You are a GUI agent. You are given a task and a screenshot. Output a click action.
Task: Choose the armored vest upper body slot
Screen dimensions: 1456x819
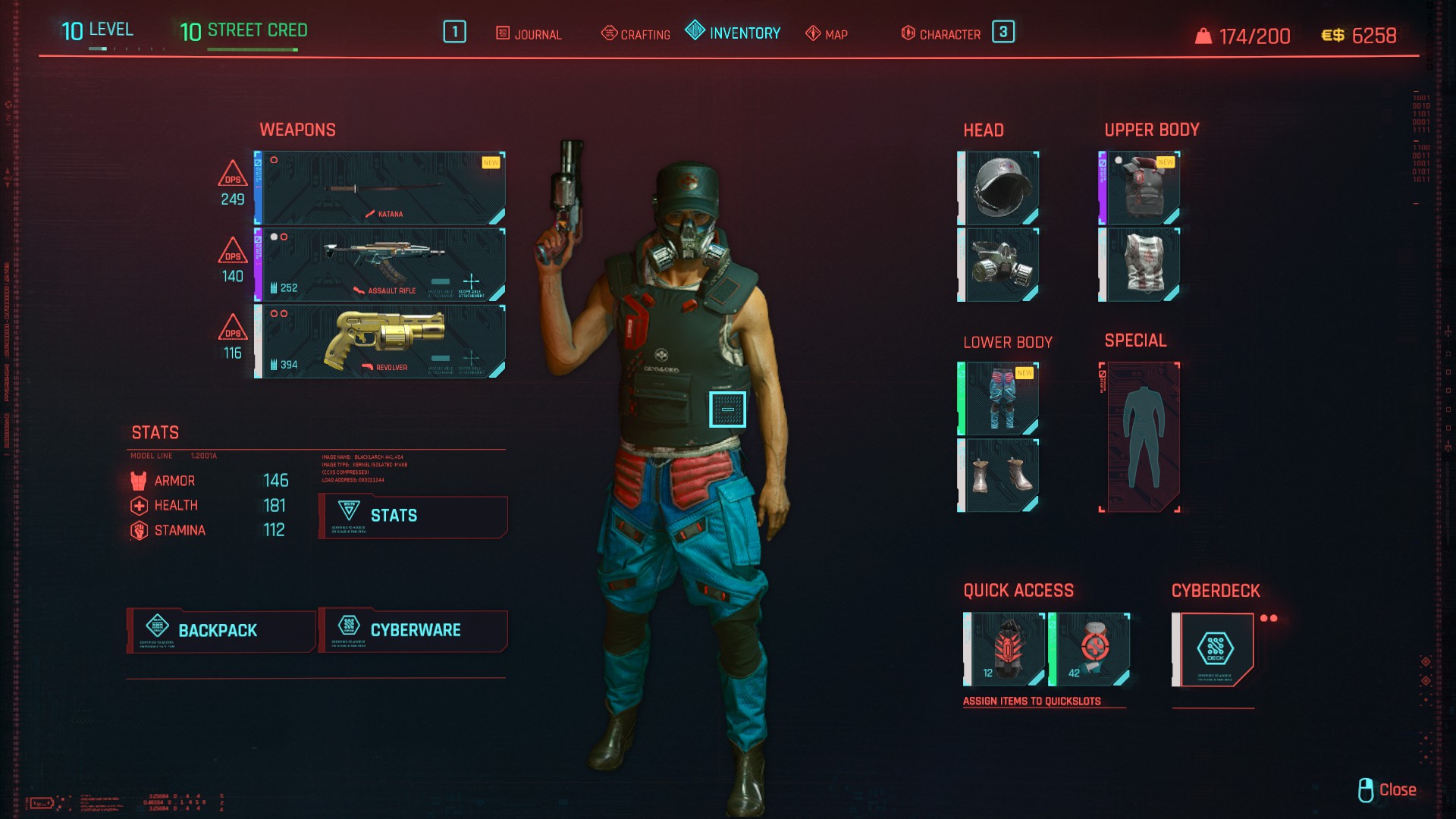1140,188
